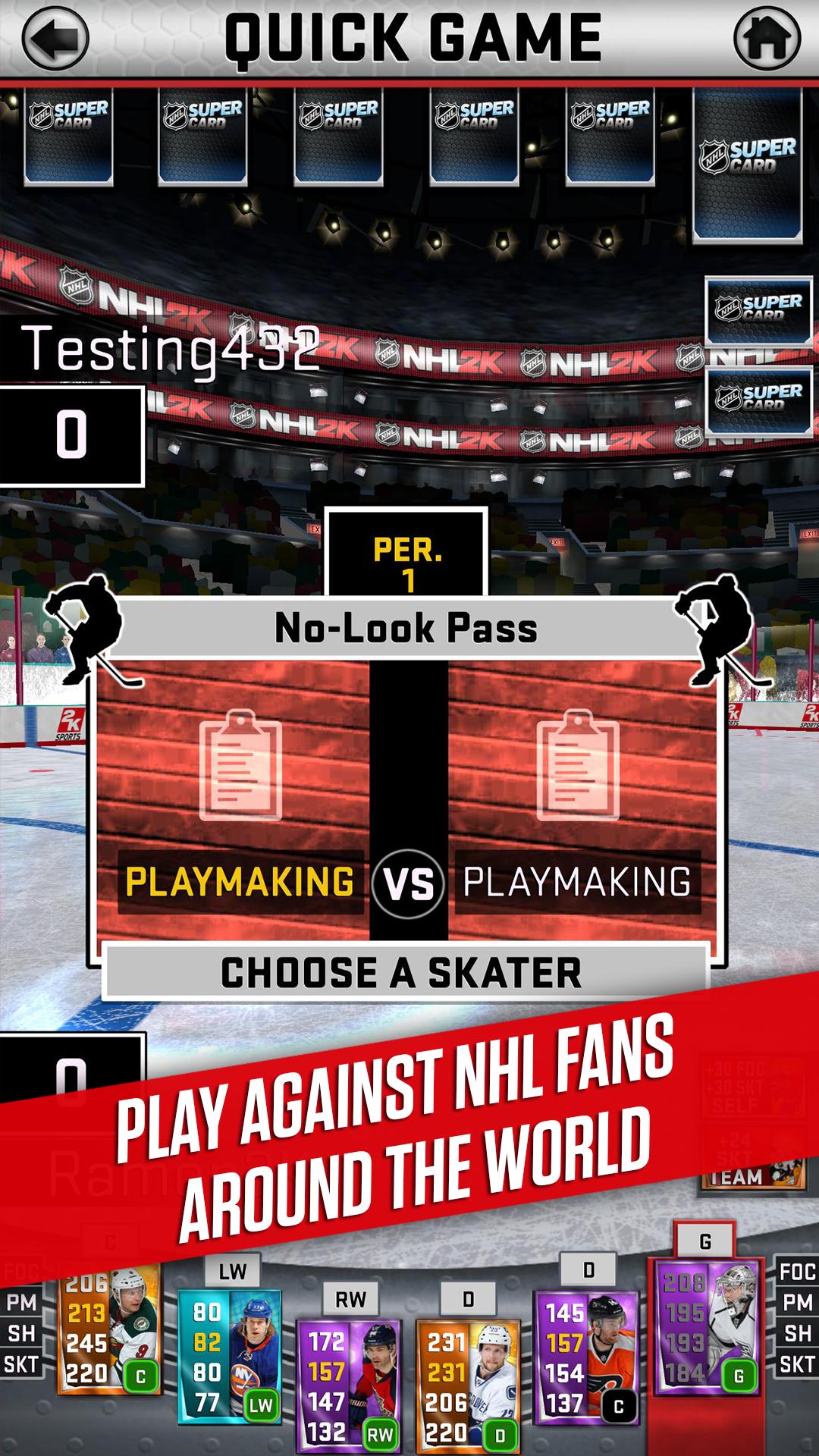This screenshot has width=819, height=1456.
Task: Choose the Islanders left wing card
Action: [x=229, y=1357]
